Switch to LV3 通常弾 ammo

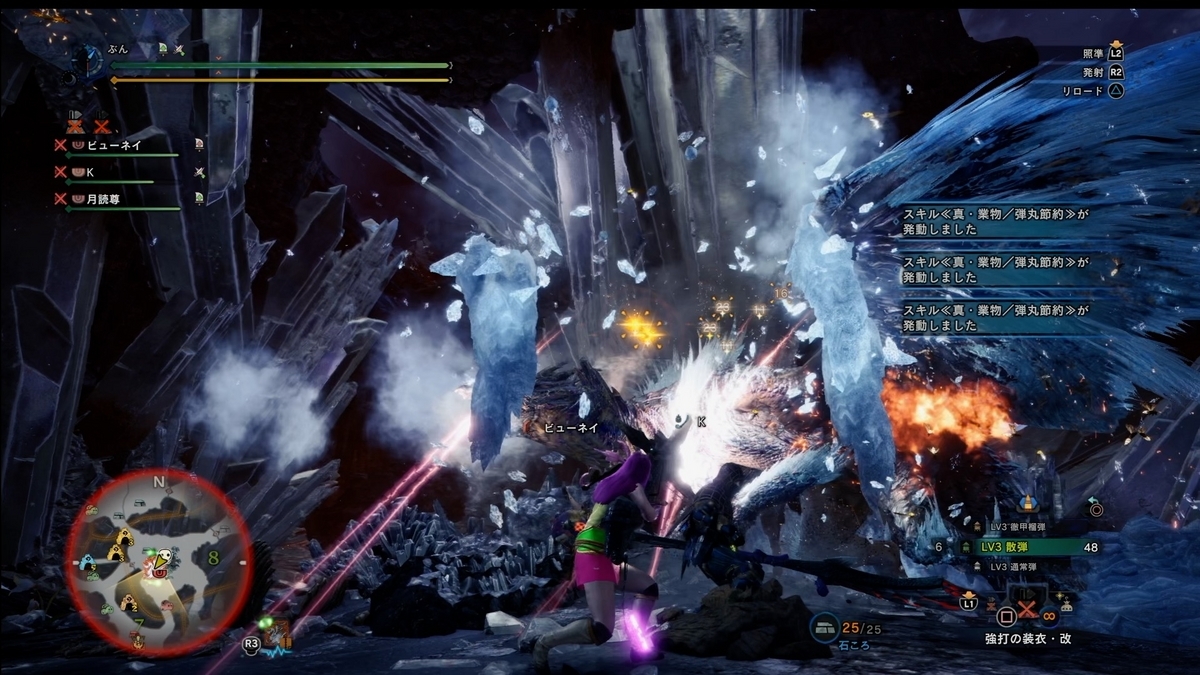[x=1020, y=567]
